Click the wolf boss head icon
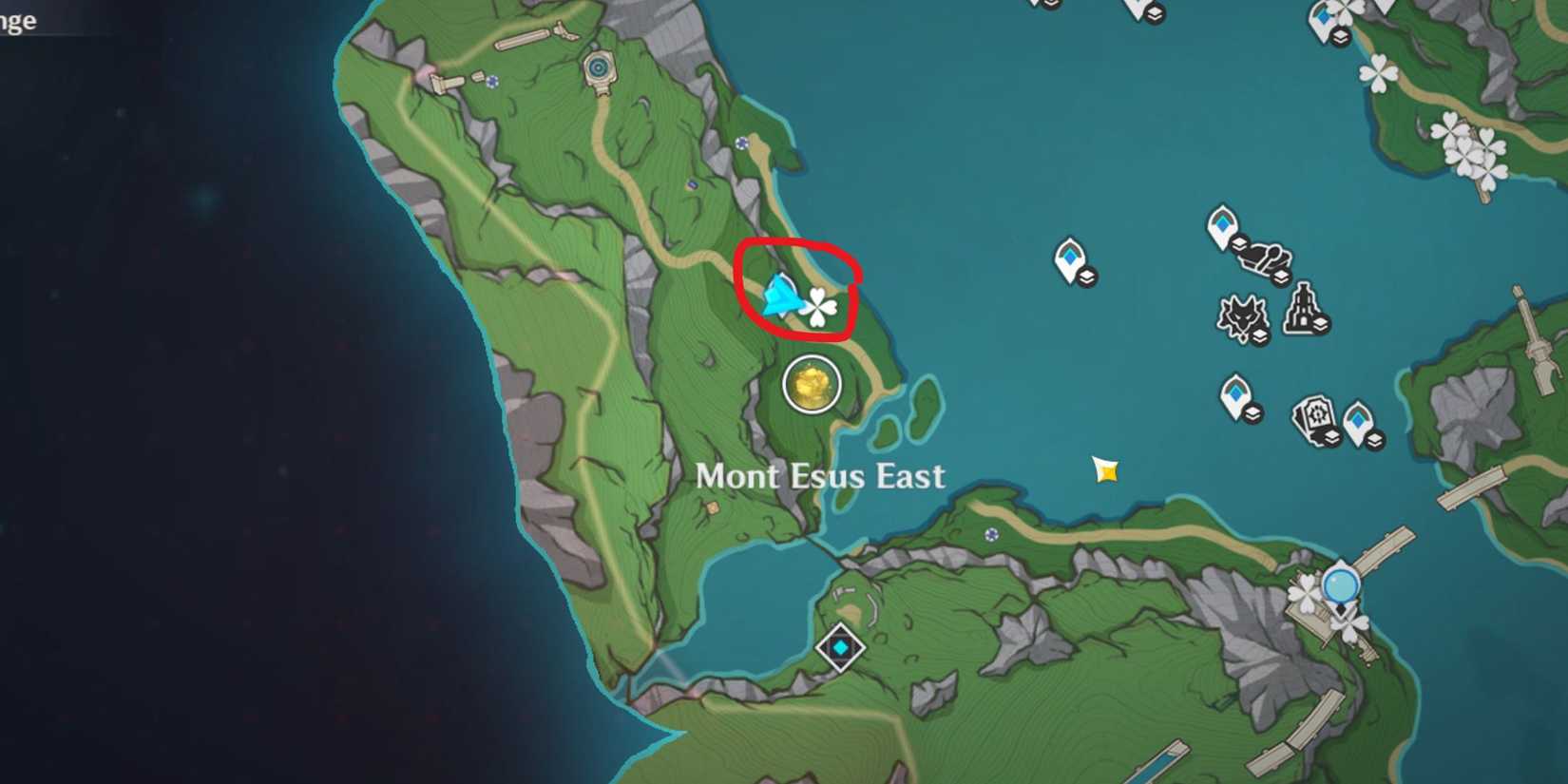Image resolution: width=1568 pixels, height=784 pixels. (1242, 316)
